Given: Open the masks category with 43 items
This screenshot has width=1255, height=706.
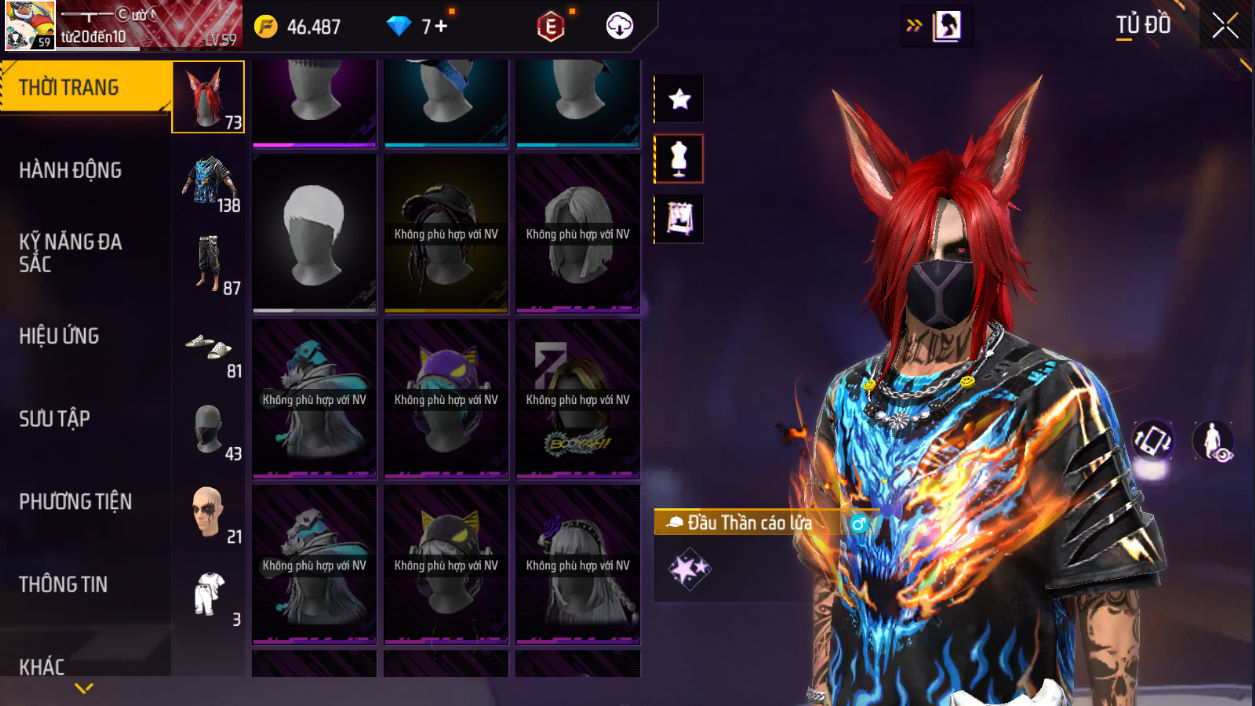Looking at the screenshot, I should point(210,431).
